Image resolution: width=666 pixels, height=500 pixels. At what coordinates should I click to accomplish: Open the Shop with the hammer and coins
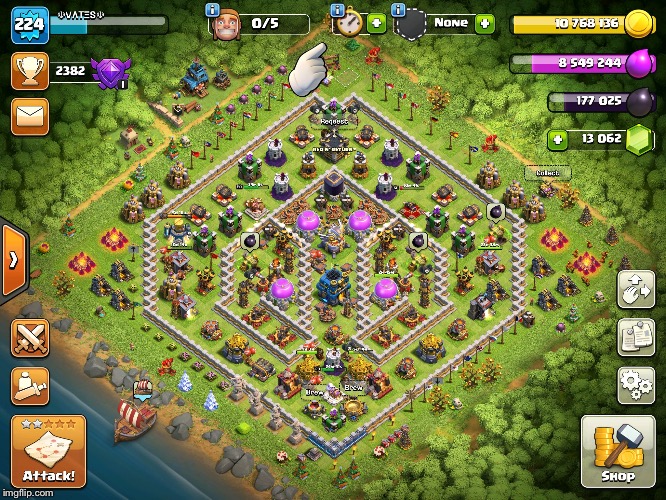pos(618,452)
